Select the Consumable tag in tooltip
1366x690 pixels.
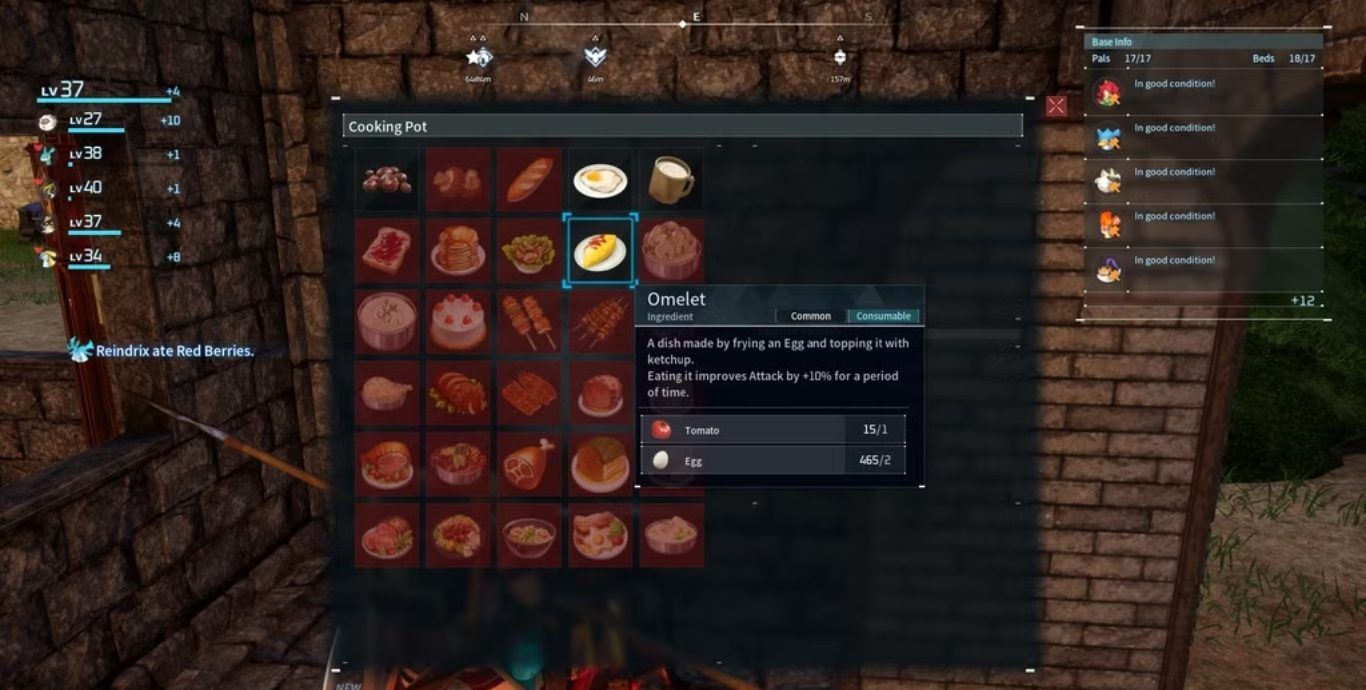[883, 316]
